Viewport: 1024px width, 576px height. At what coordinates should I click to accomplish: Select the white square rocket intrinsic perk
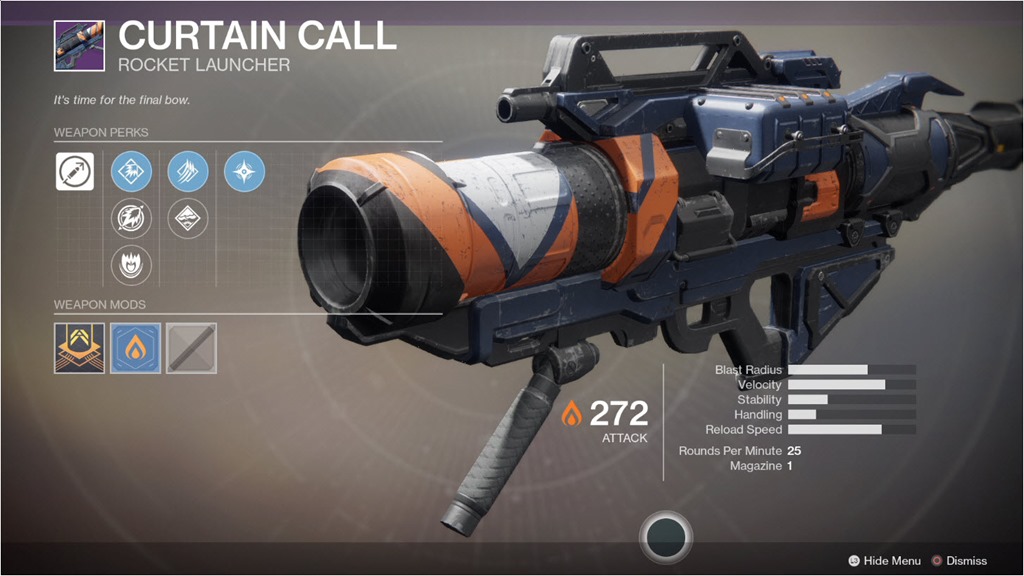pyautogui.click(x=75, y=172)
